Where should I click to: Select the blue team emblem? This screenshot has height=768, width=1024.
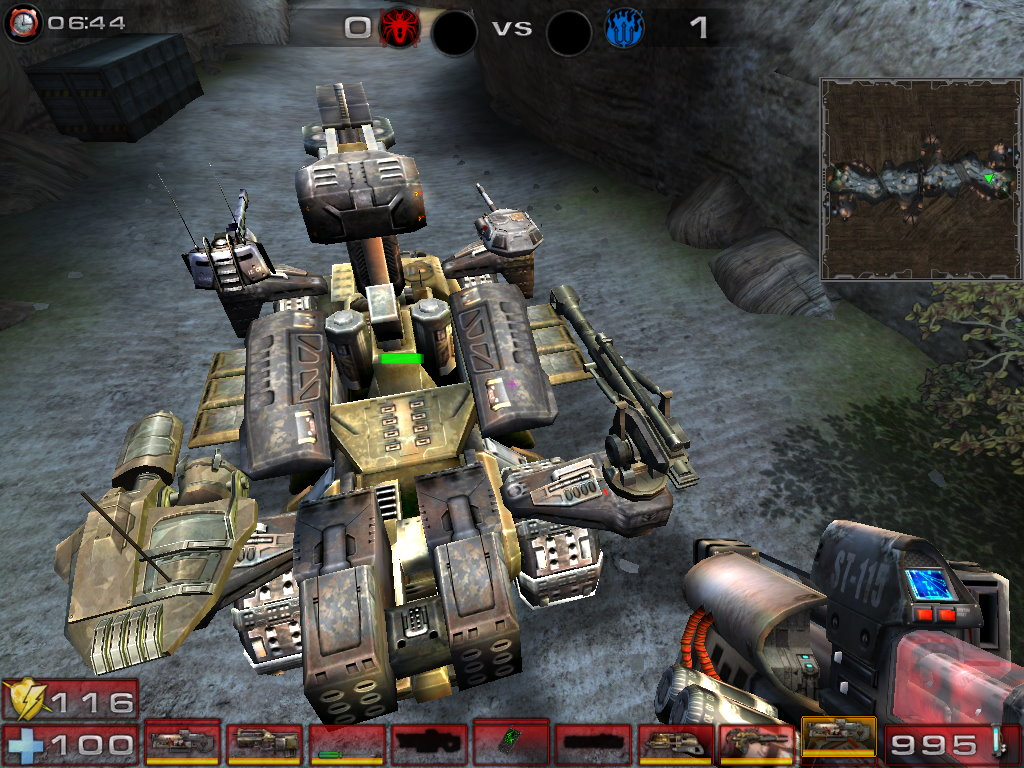point(624,27)
